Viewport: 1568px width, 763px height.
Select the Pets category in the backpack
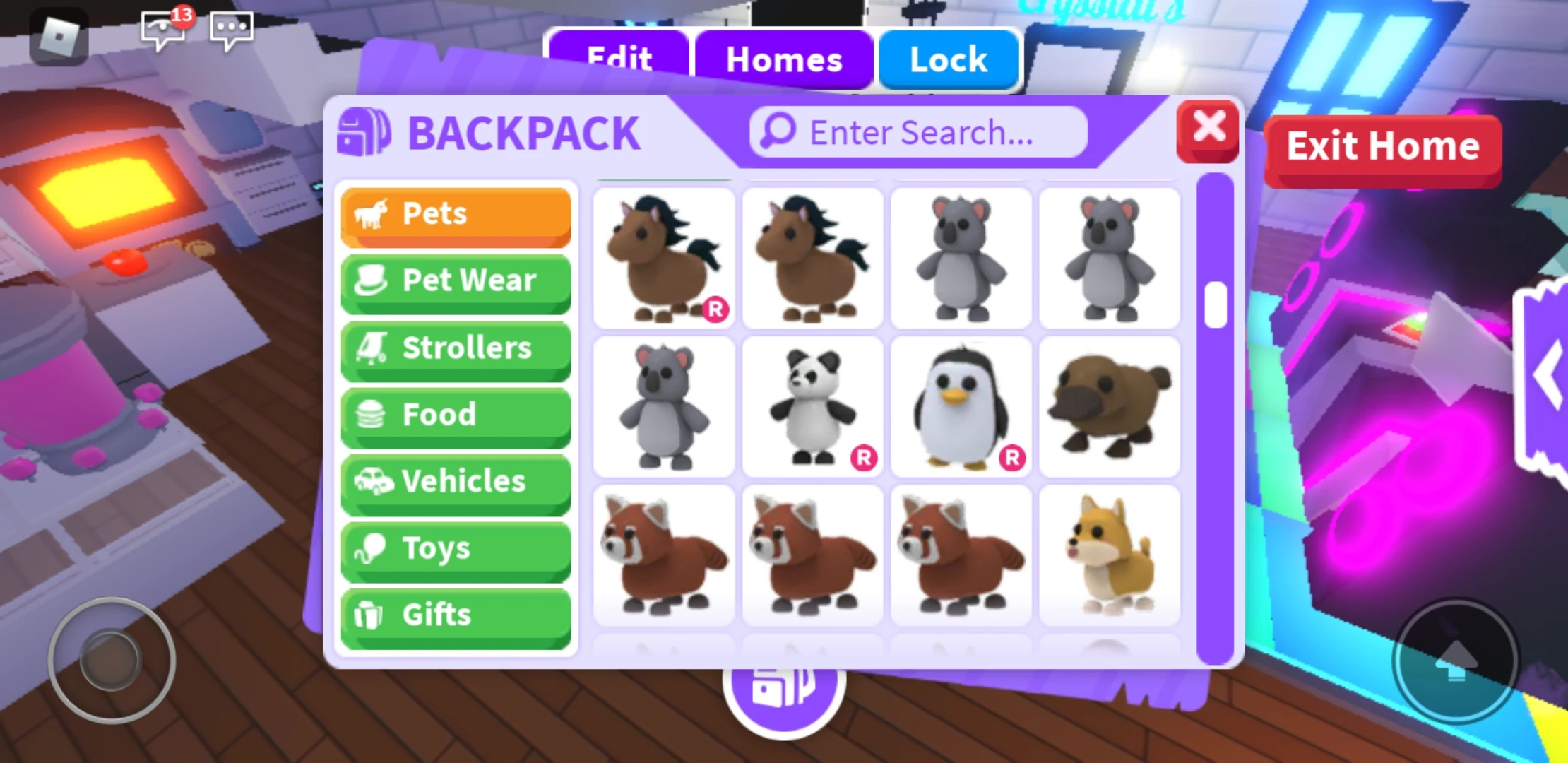coord(456,214)
